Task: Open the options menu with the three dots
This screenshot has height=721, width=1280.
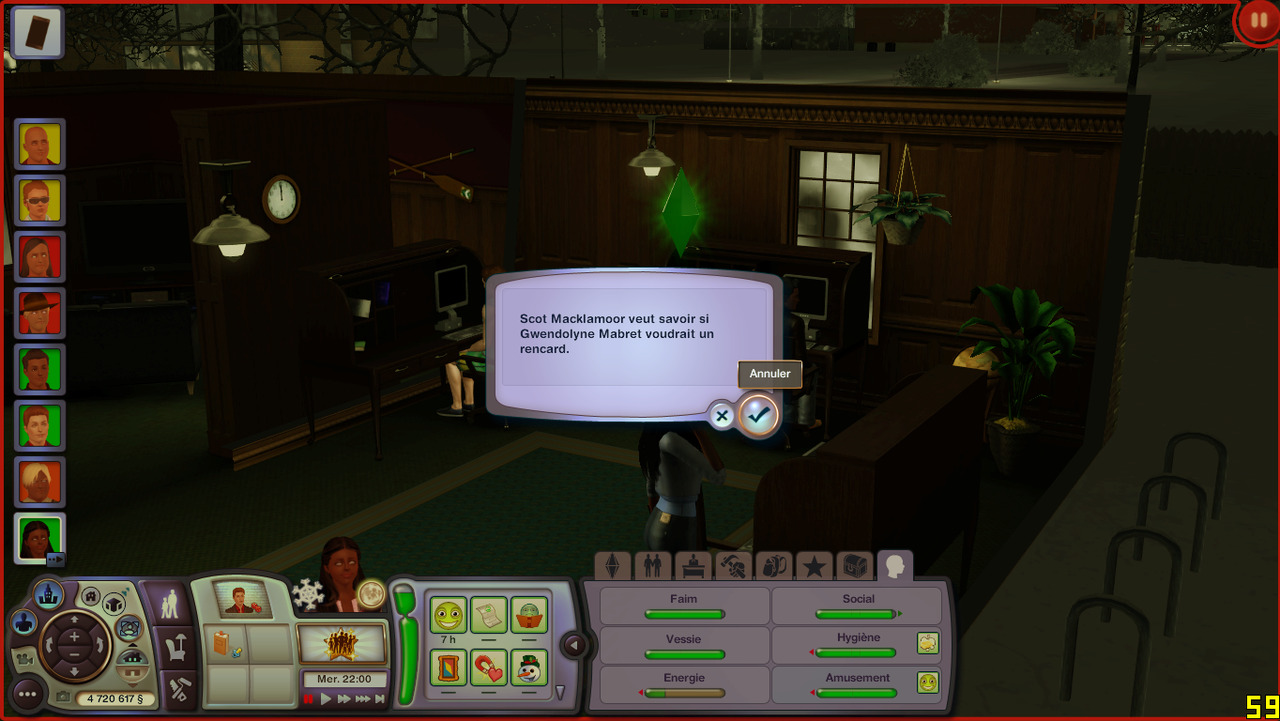Action: [27, 694]
